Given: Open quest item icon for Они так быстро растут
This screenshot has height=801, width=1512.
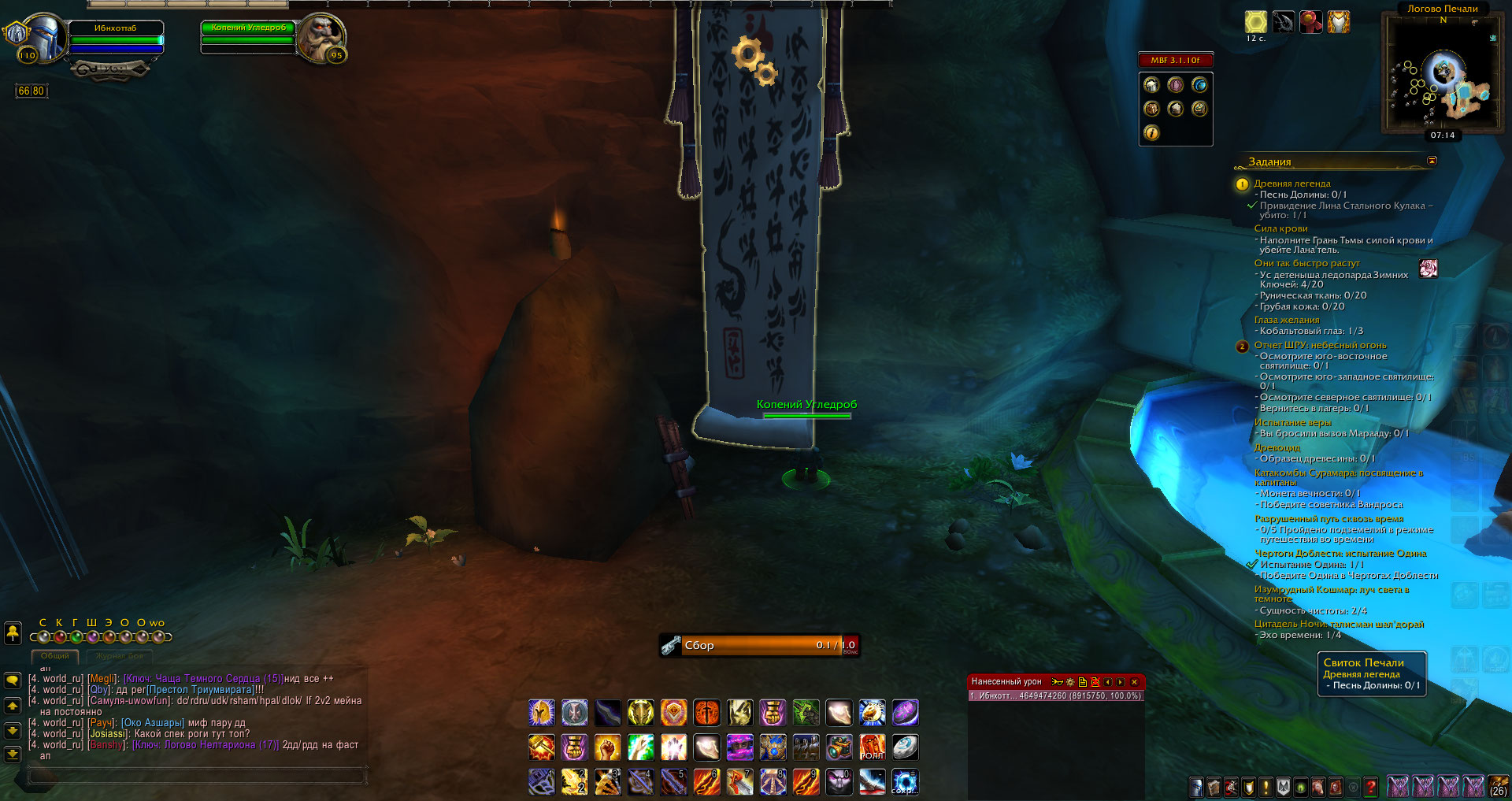Looking at the screenshot, I should pos(1429,269).
